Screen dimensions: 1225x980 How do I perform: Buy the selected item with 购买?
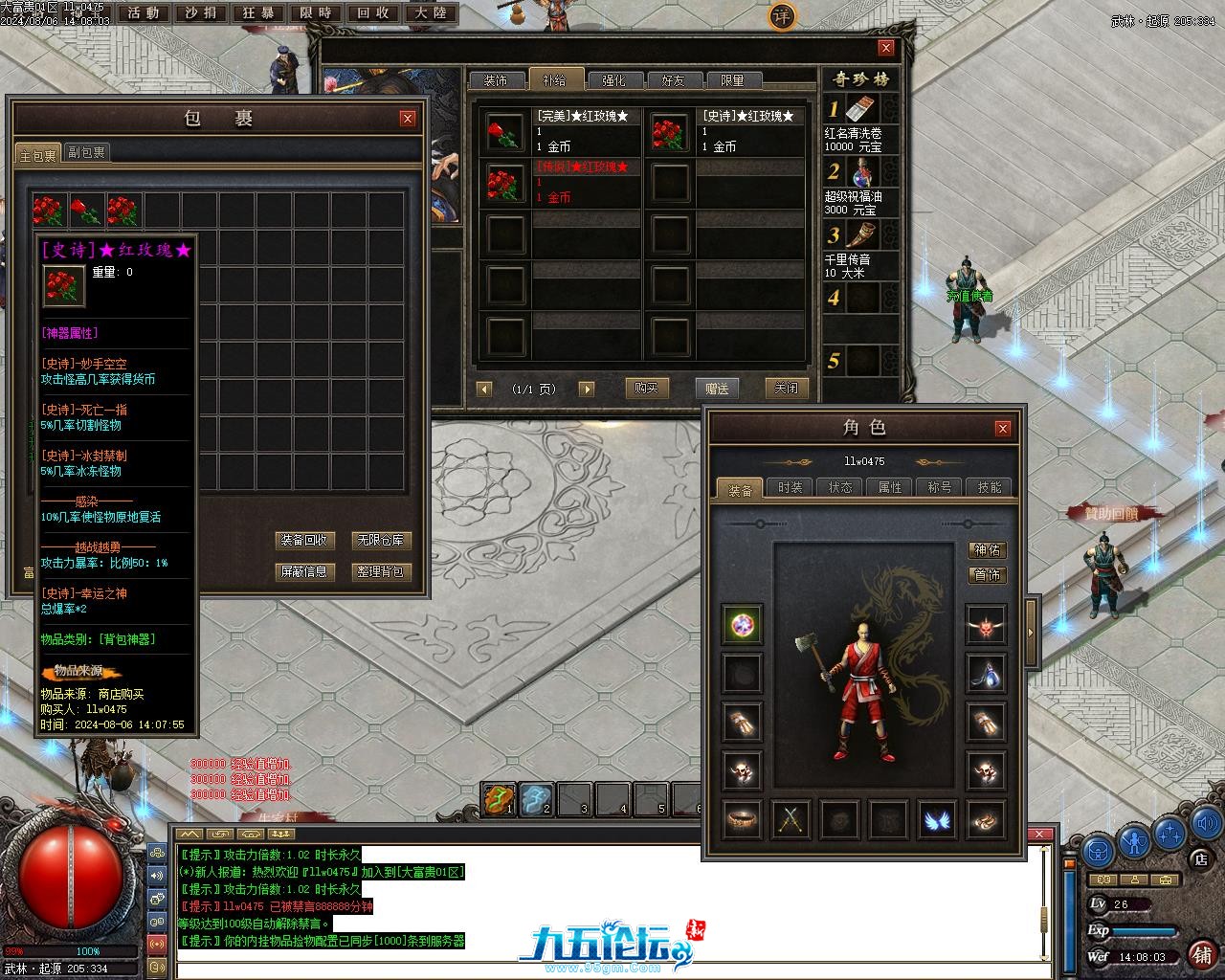(646, 388)
